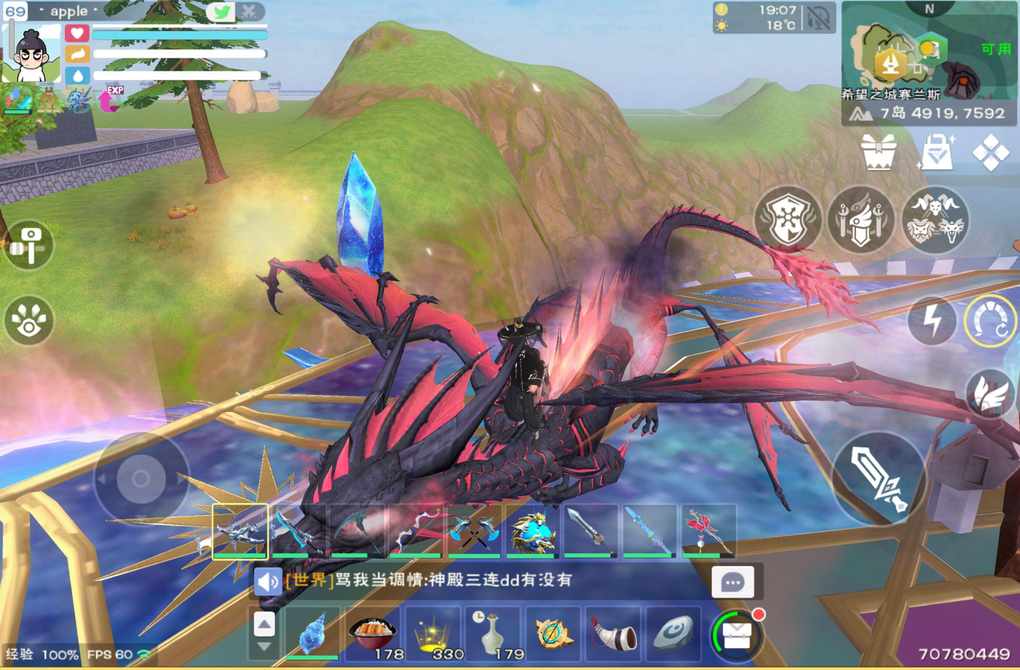Open the three beast heads menu

[935, 218]
